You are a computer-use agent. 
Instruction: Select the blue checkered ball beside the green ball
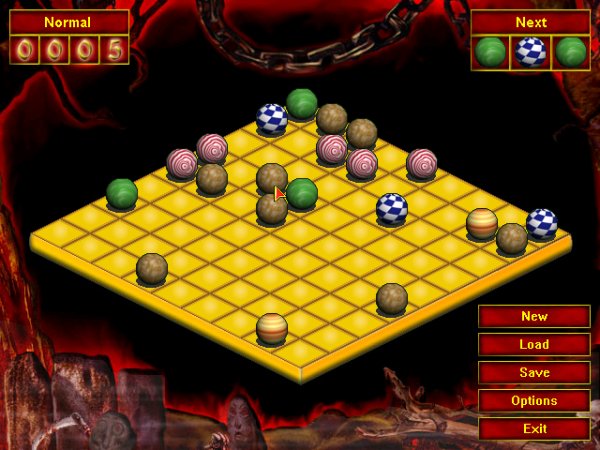[272, 118]
